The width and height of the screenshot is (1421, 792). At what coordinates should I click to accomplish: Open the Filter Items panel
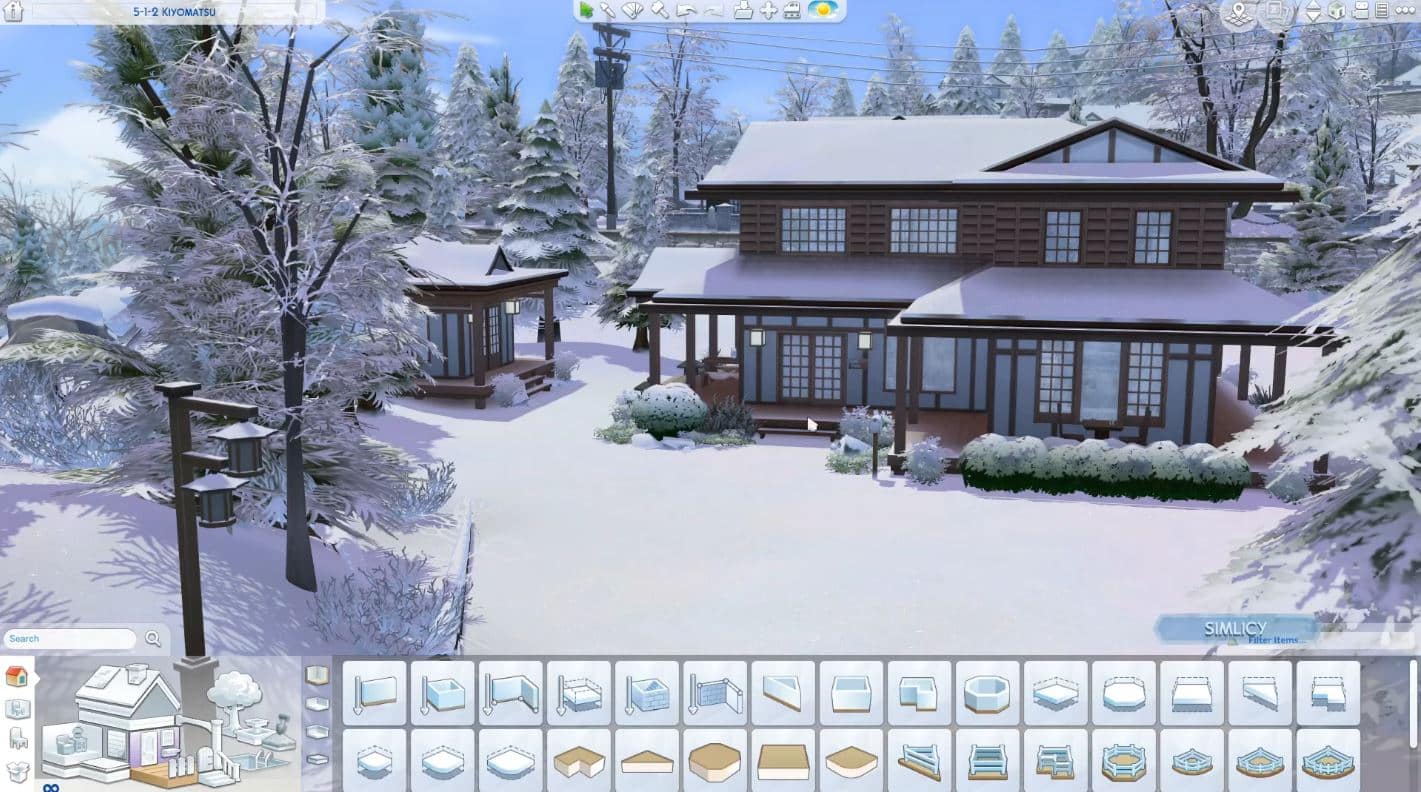[x=1272, y=640]
